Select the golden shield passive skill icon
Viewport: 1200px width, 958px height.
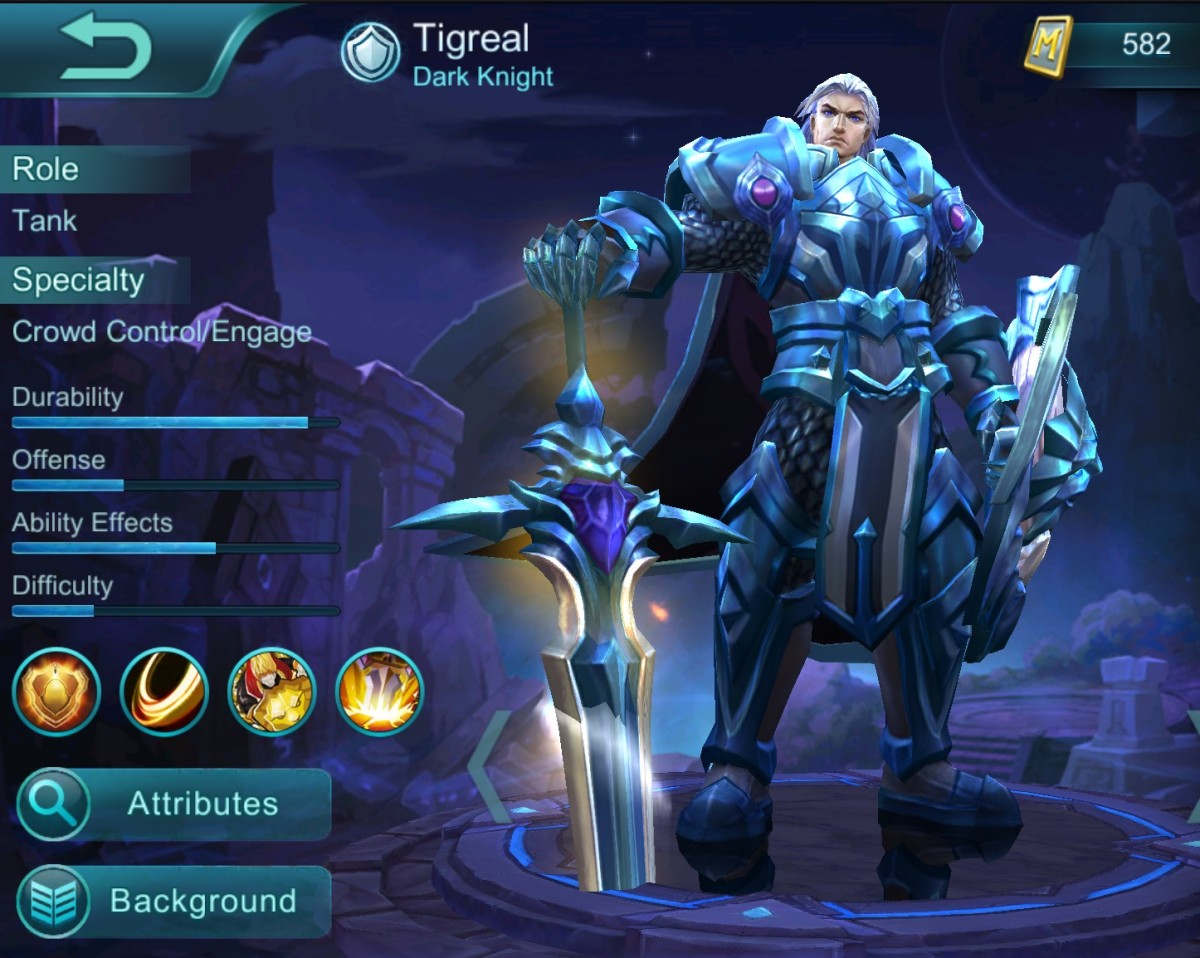click(x=57, y=692)
